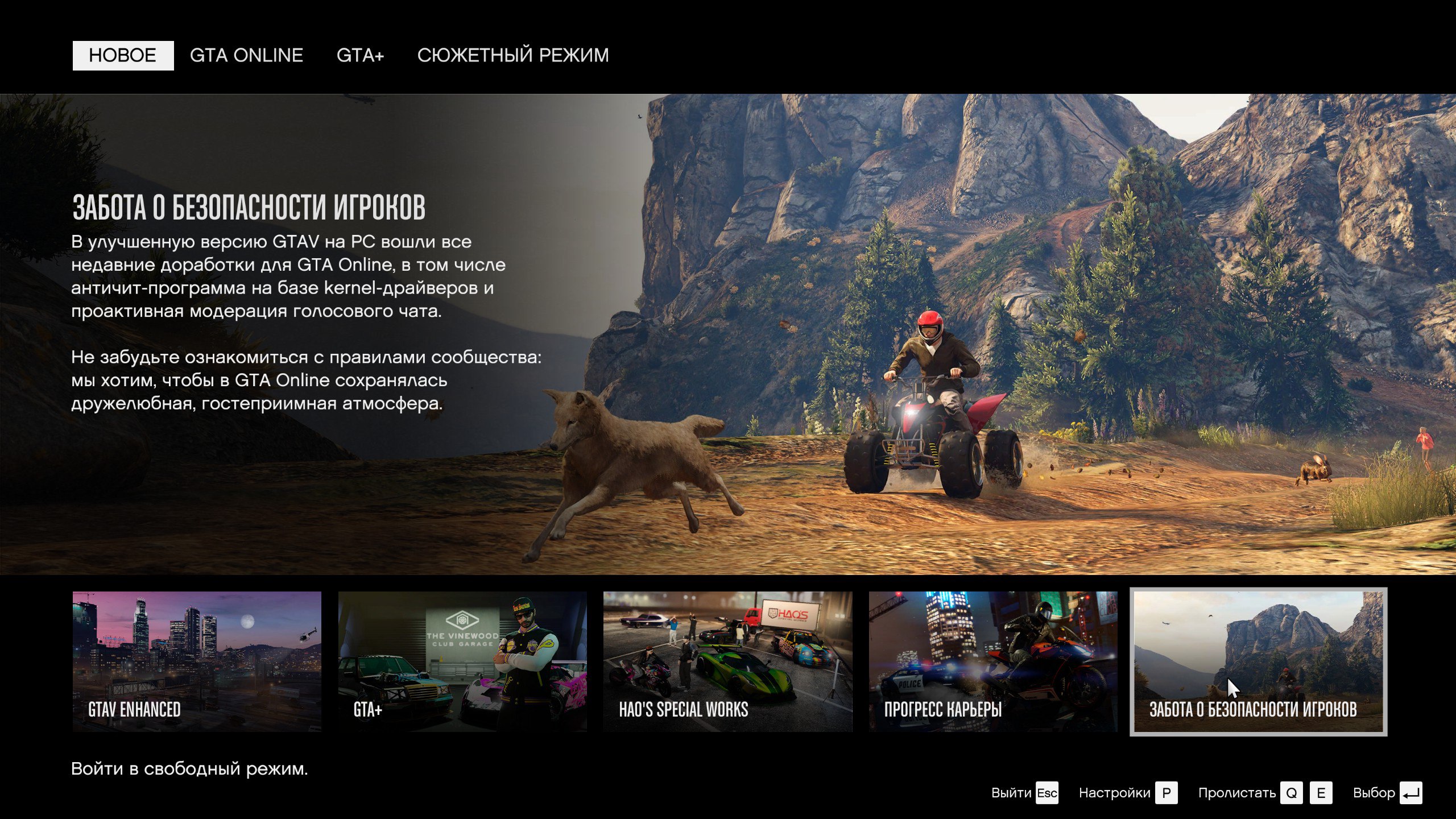Exit using the Выйти button
Screen dimensions: 1456x819
point(1024,793)
